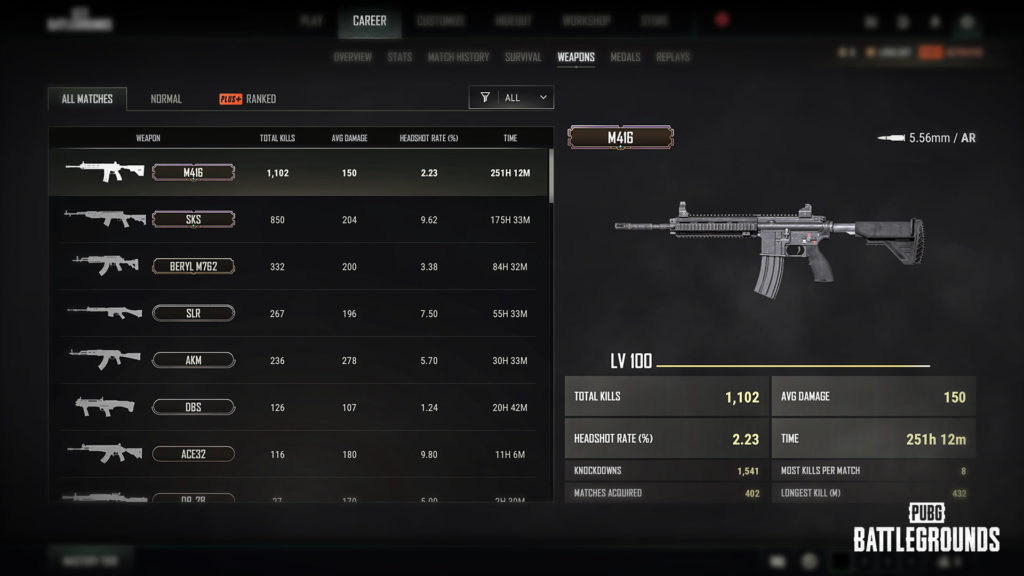The height and width of the screenshot is (576, 1024).
Task: Select the AKM weapon row
Action: tap(300, 360)
